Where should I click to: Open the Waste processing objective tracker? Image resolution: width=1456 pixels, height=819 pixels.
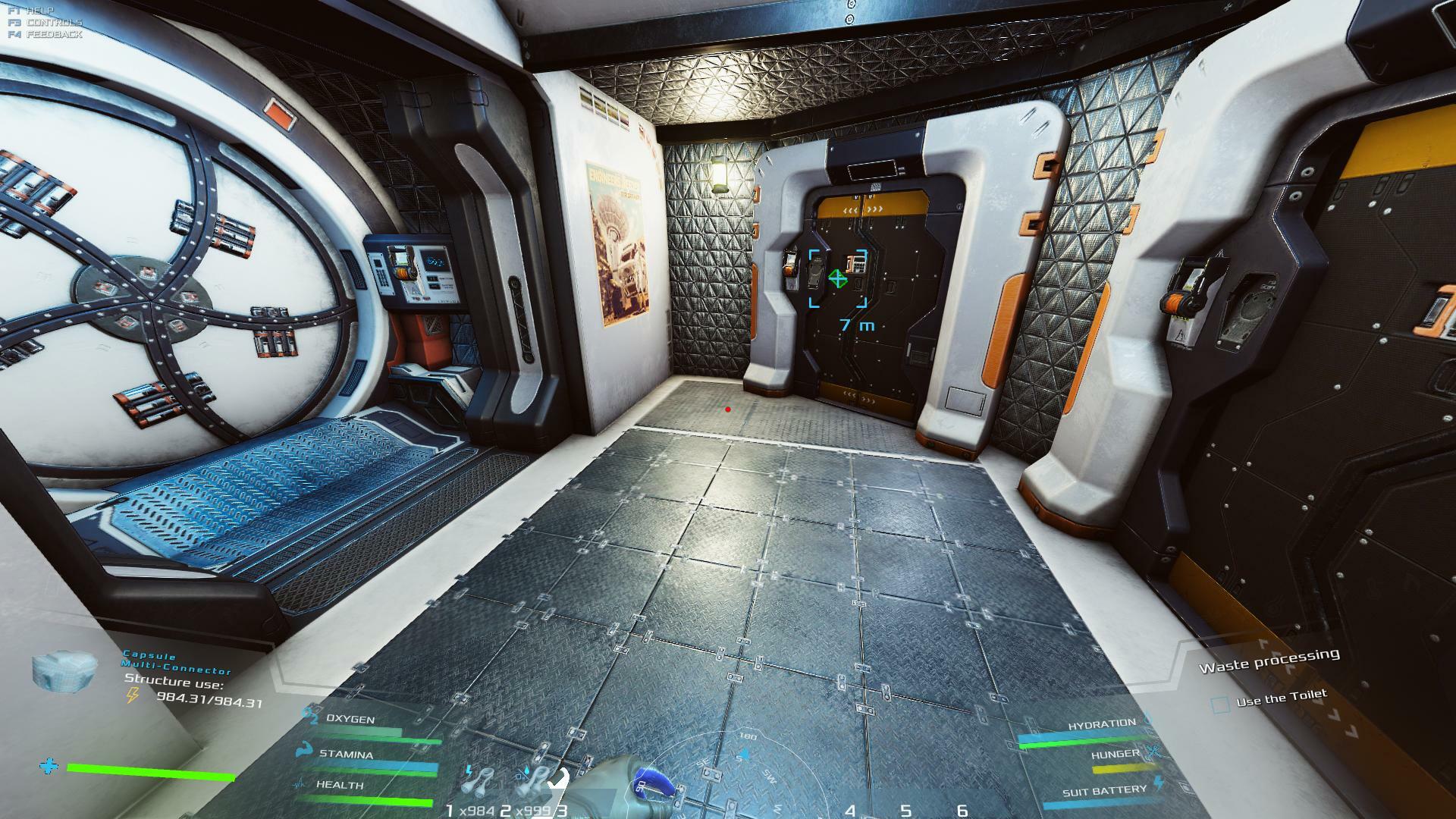1269,660
